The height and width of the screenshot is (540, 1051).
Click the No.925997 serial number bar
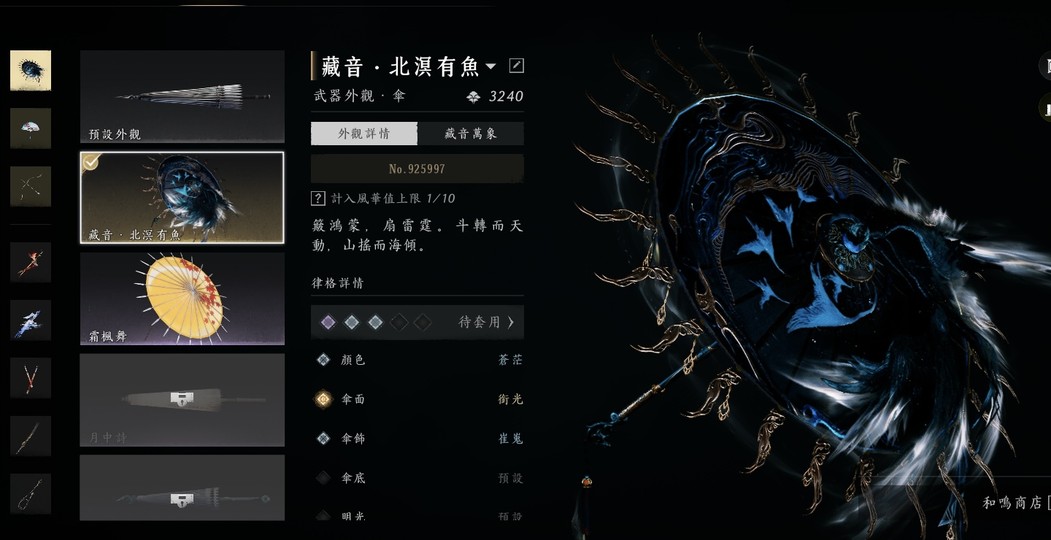[x=417, y=169]
